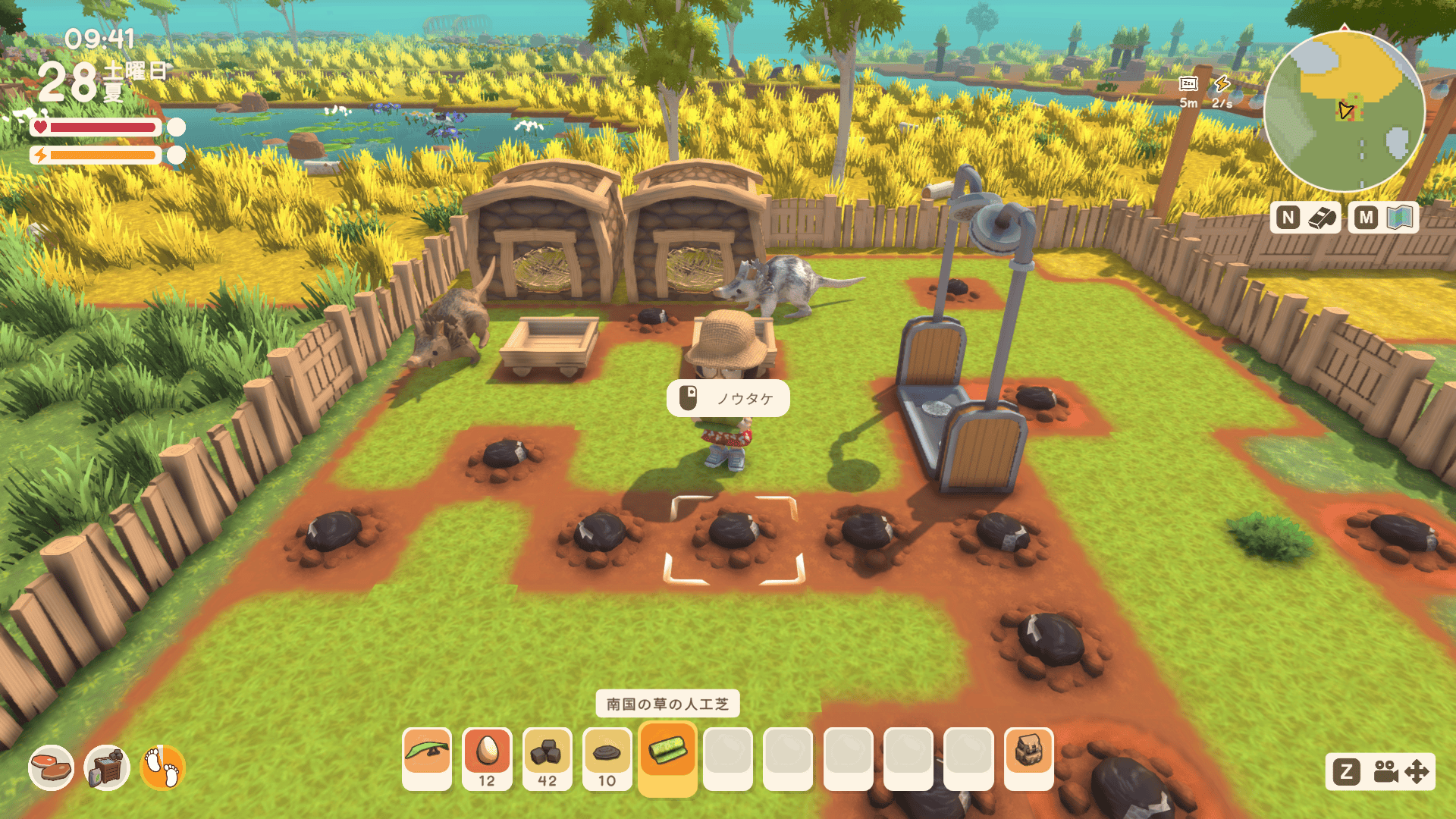Screen dimensions: 1456x819
Task: Toggle the orange footprints icon
Action: pyautogui.click(x=162, y=767)
